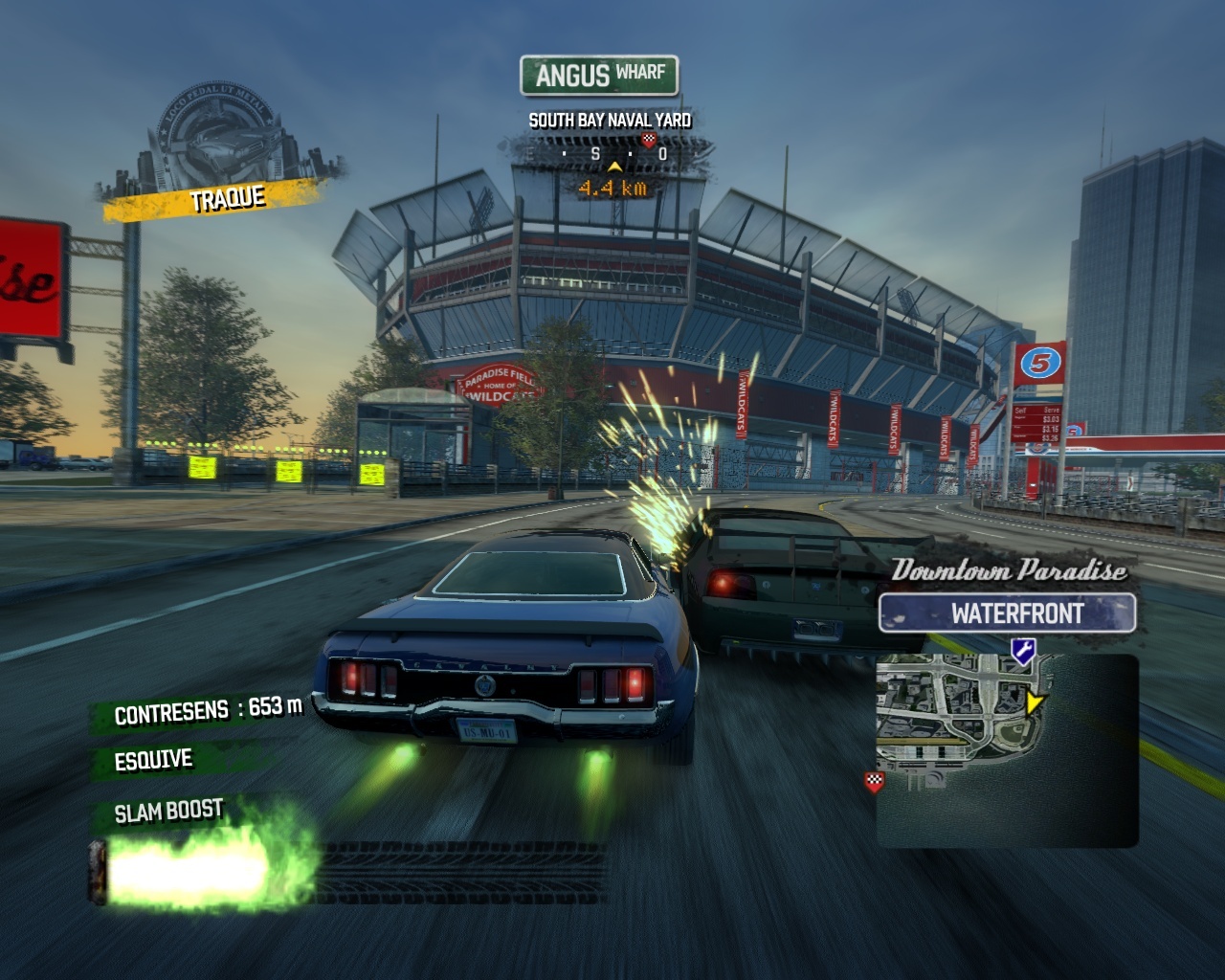Screen dimensions: 1225x980
Task: Select the blue wrench repair shop marker
Action: [1022, 652]
